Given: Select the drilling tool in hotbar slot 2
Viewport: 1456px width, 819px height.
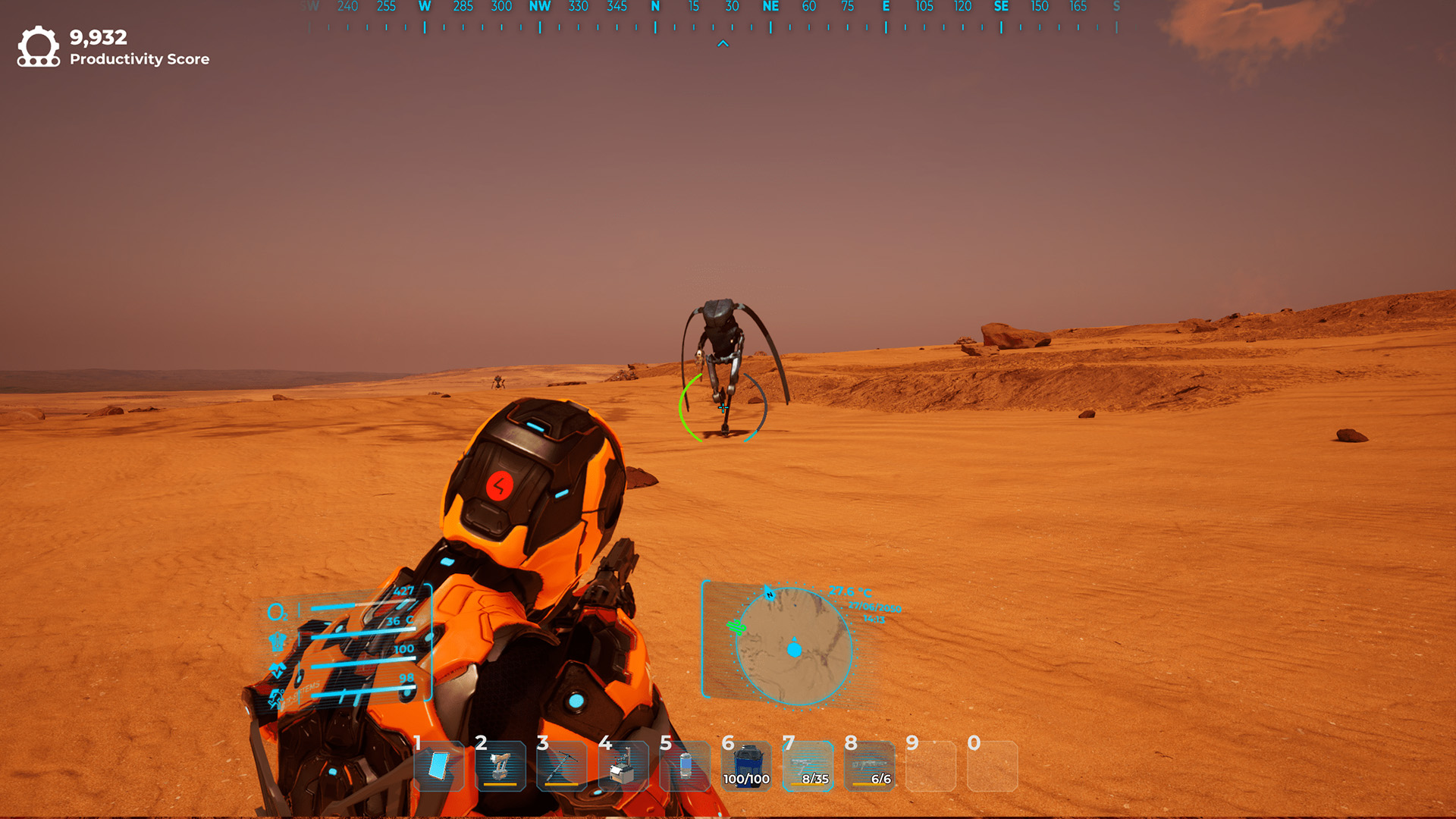Looking at the screenshot, I should click(500, 767).
